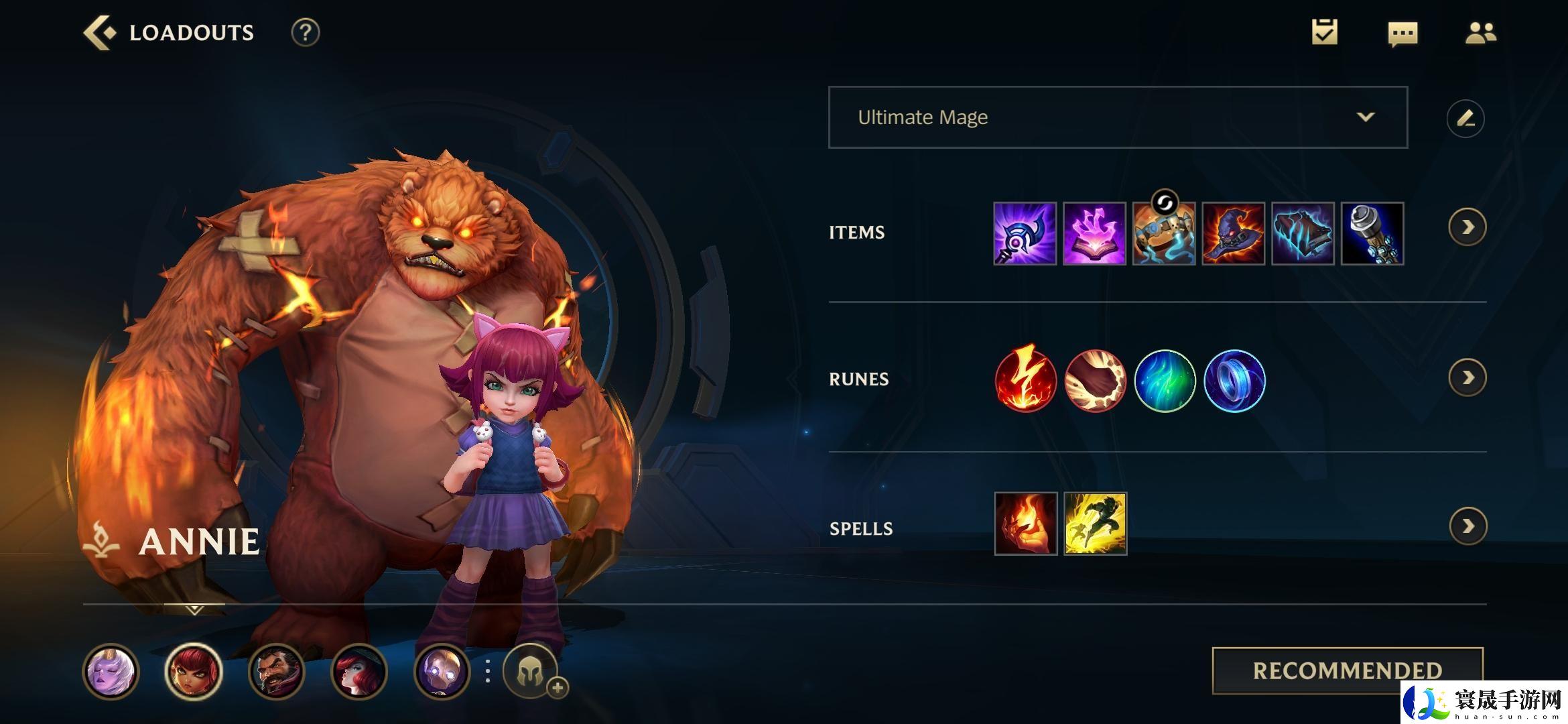
Task: Select the silver-capped staff item
Action: coord(1372,233)
